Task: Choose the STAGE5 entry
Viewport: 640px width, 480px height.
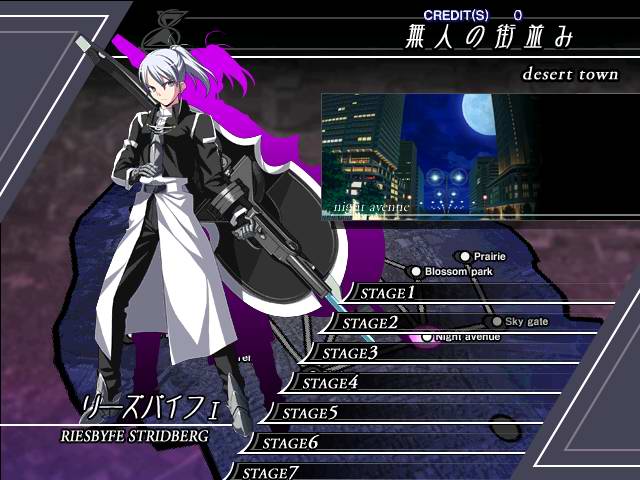Action: 305,413
